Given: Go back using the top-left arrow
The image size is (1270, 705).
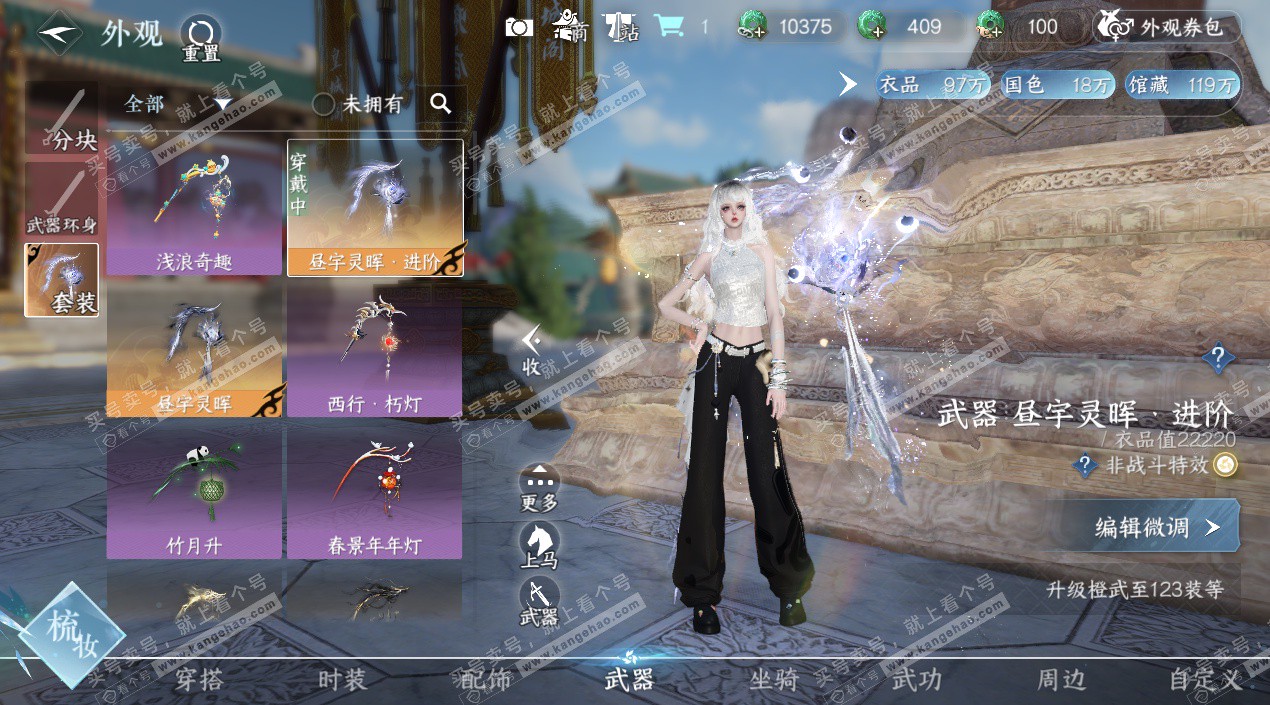Looking at the screenshot, I should [60, 34].
